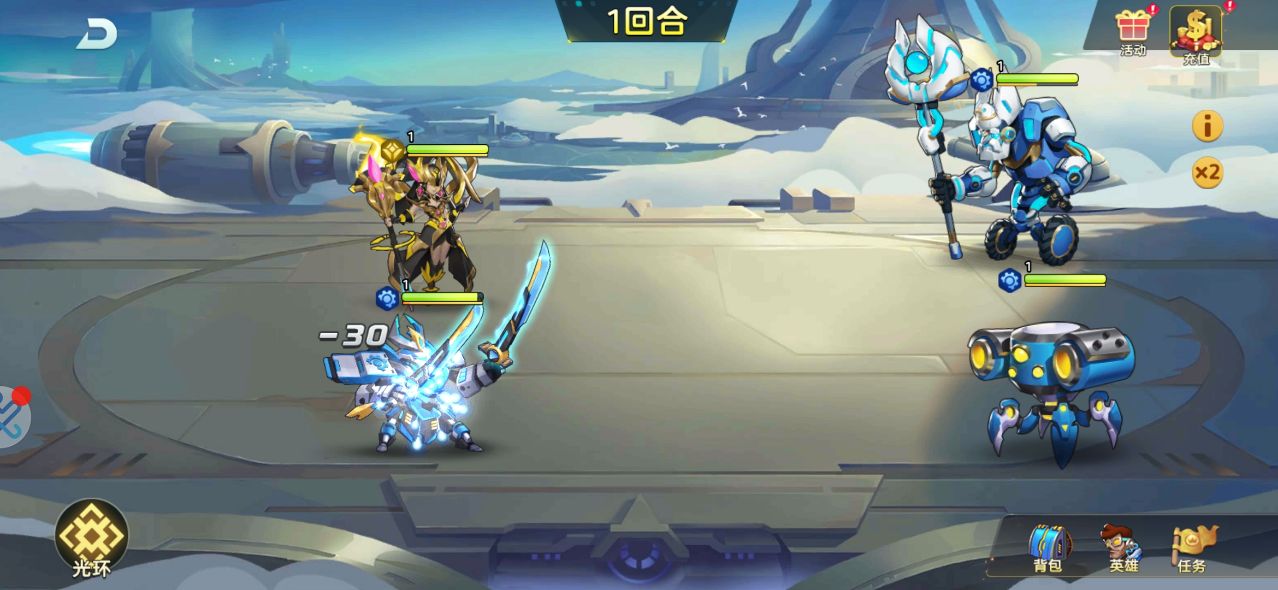
Task: Open the 任务 quests scroll
Action: pyautogui.click(x=1193, y=548)
